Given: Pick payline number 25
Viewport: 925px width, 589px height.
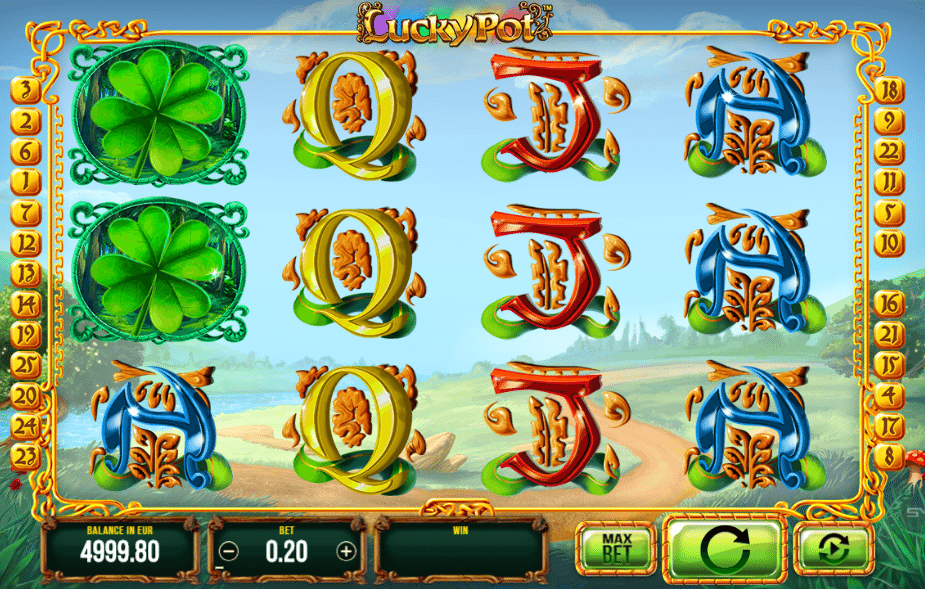Looking at the screenshot, I should tap(26, 365).
